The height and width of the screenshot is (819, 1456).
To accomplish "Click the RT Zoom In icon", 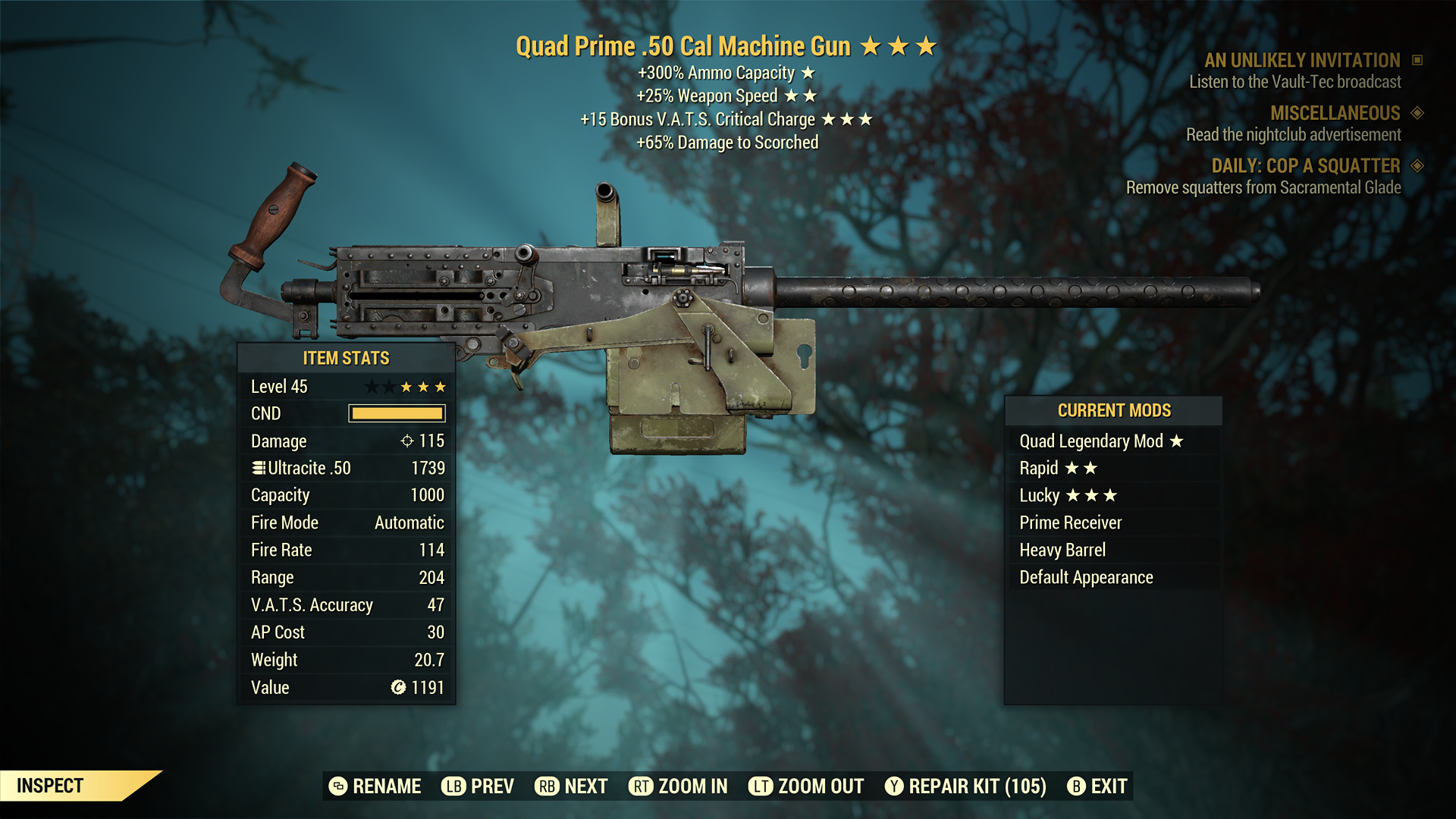I will pyautogui.click(x=642, y=786).
